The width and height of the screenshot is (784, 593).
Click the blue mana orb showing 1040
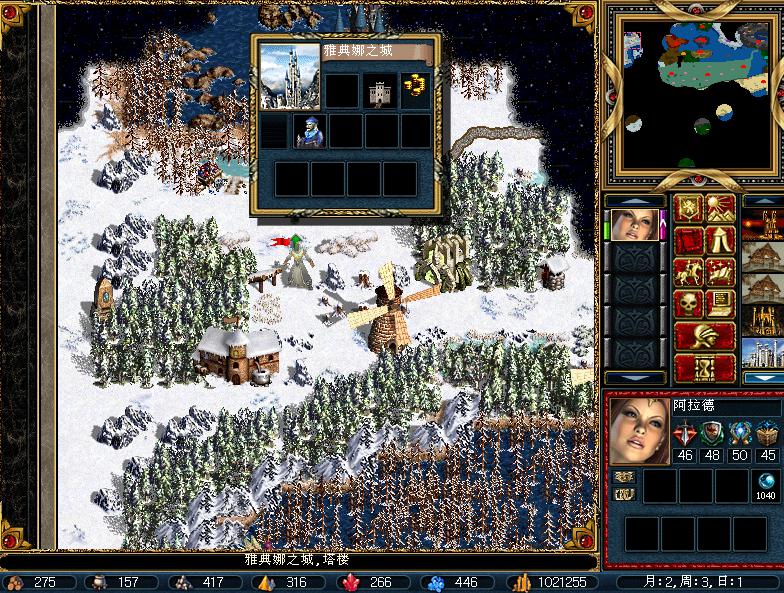click(x=765, y=482)
